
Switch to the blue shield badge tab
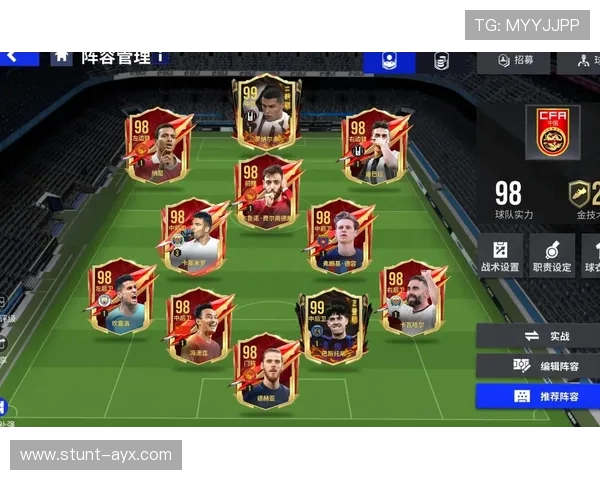(x=389, y=60)
